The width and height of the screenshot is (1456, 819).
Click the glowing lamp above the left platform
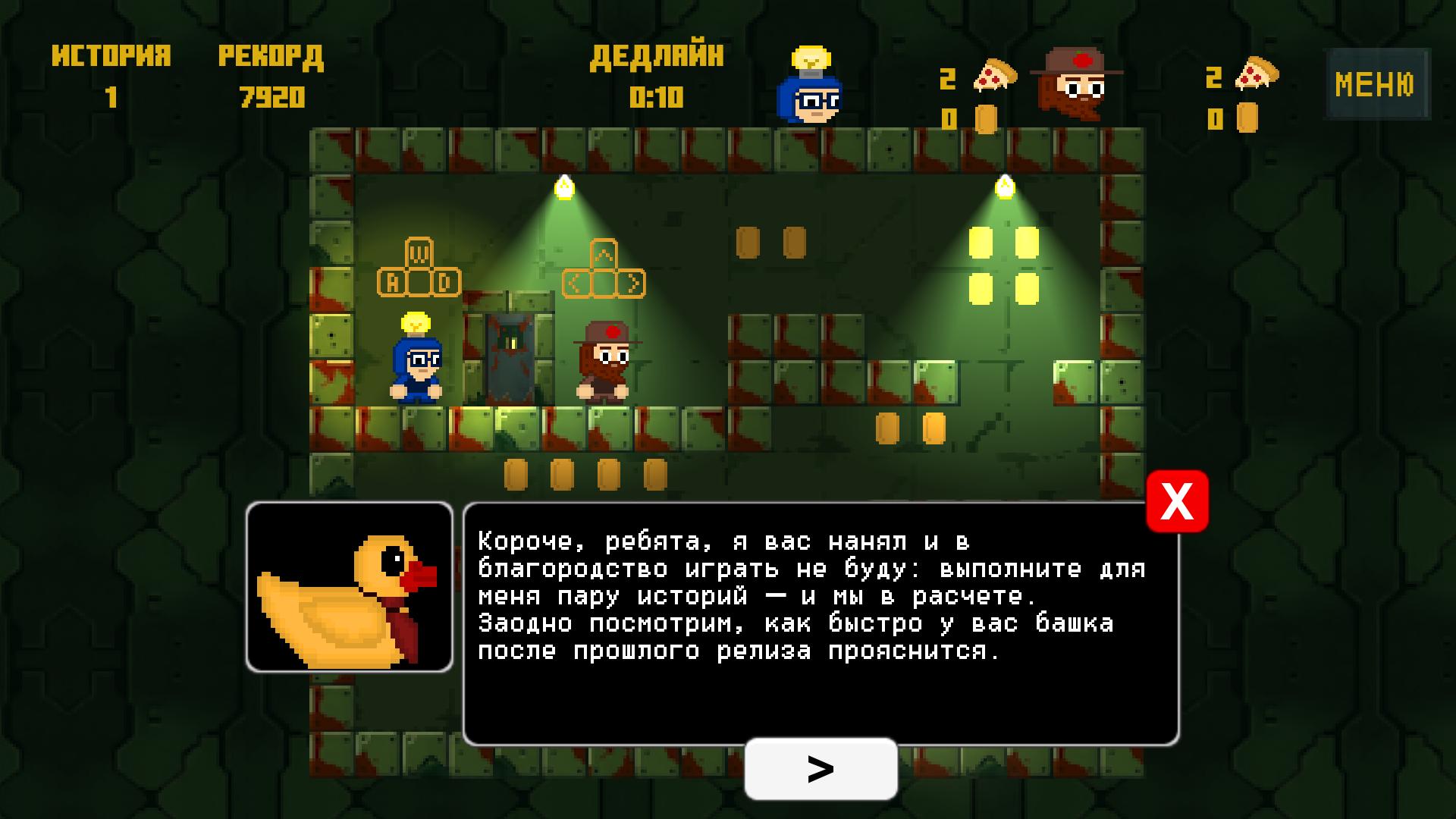[x=566, y=186]
